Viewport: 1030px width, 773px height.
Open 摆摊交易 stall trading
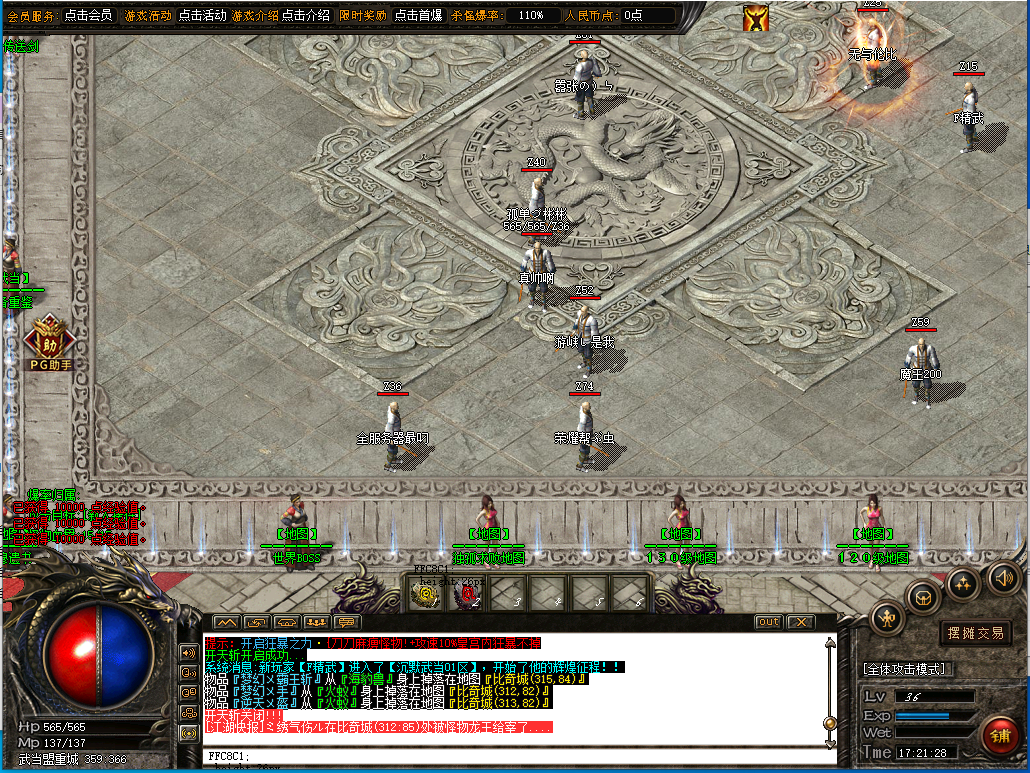[x=975, y=633]
